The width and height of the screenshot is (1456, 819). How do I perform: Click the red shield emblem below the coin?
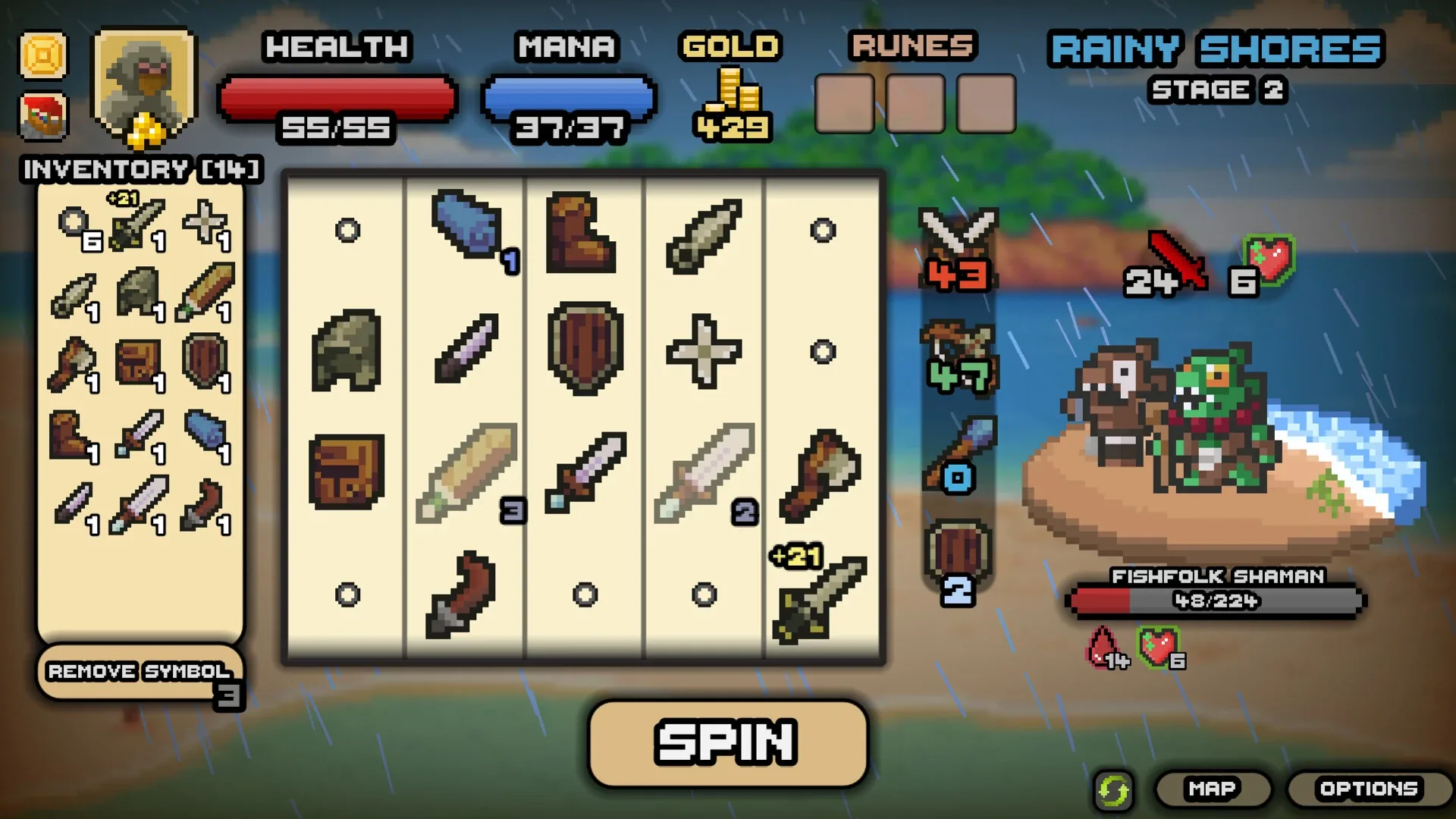point(43,118)
